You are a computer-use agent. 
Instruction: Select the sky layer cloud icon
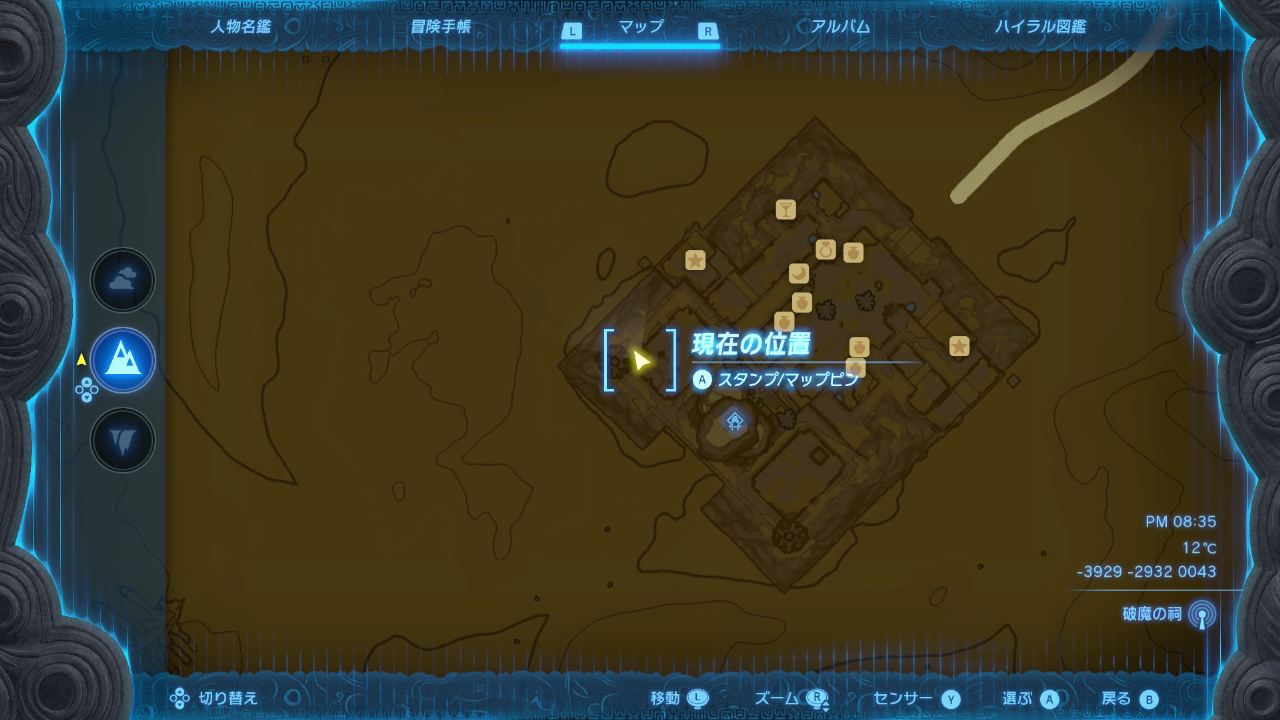point(122,280)
